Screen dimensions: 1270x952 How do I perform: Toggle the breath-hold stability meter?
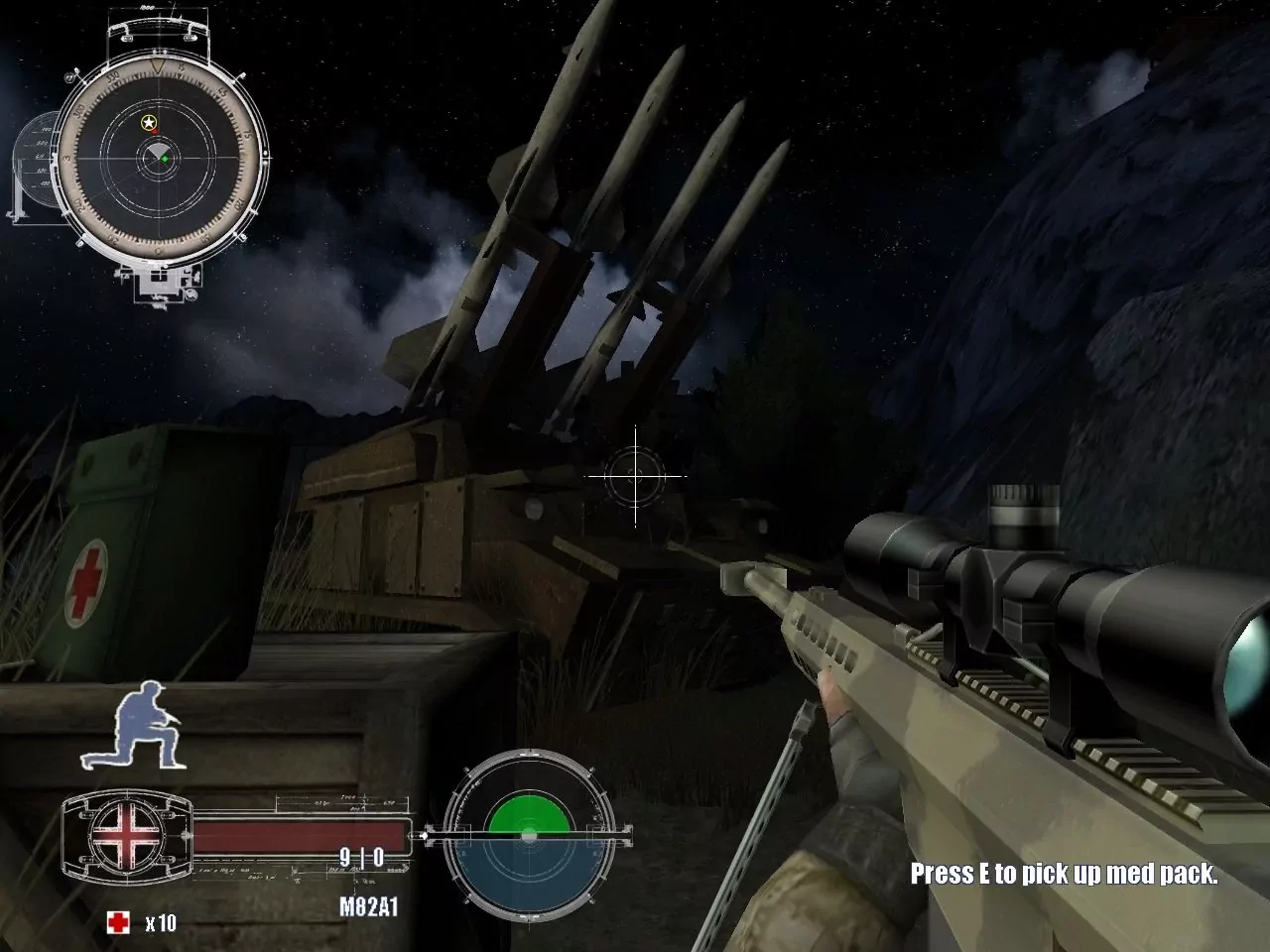pos(528,833)
